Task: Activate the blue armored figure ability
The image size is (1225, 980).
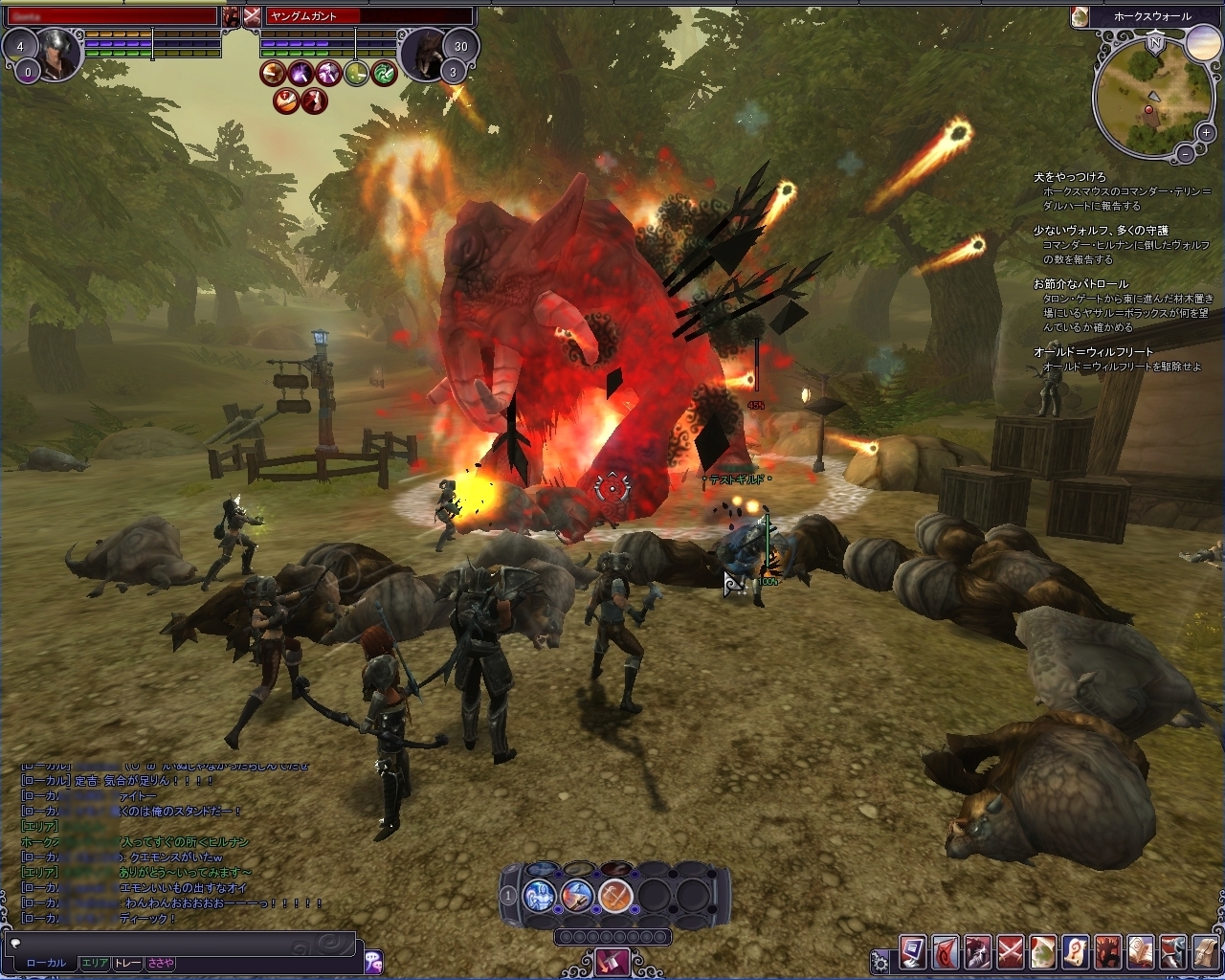Action: (x=540, y=897)
